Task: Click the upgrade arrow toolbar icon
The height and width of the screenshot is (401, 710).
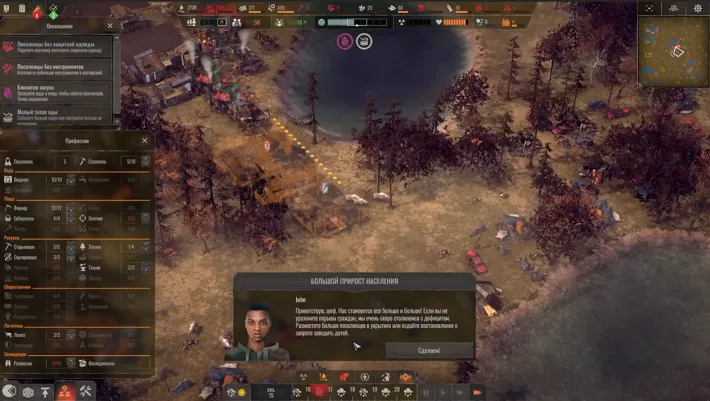Action: [46, 391]
